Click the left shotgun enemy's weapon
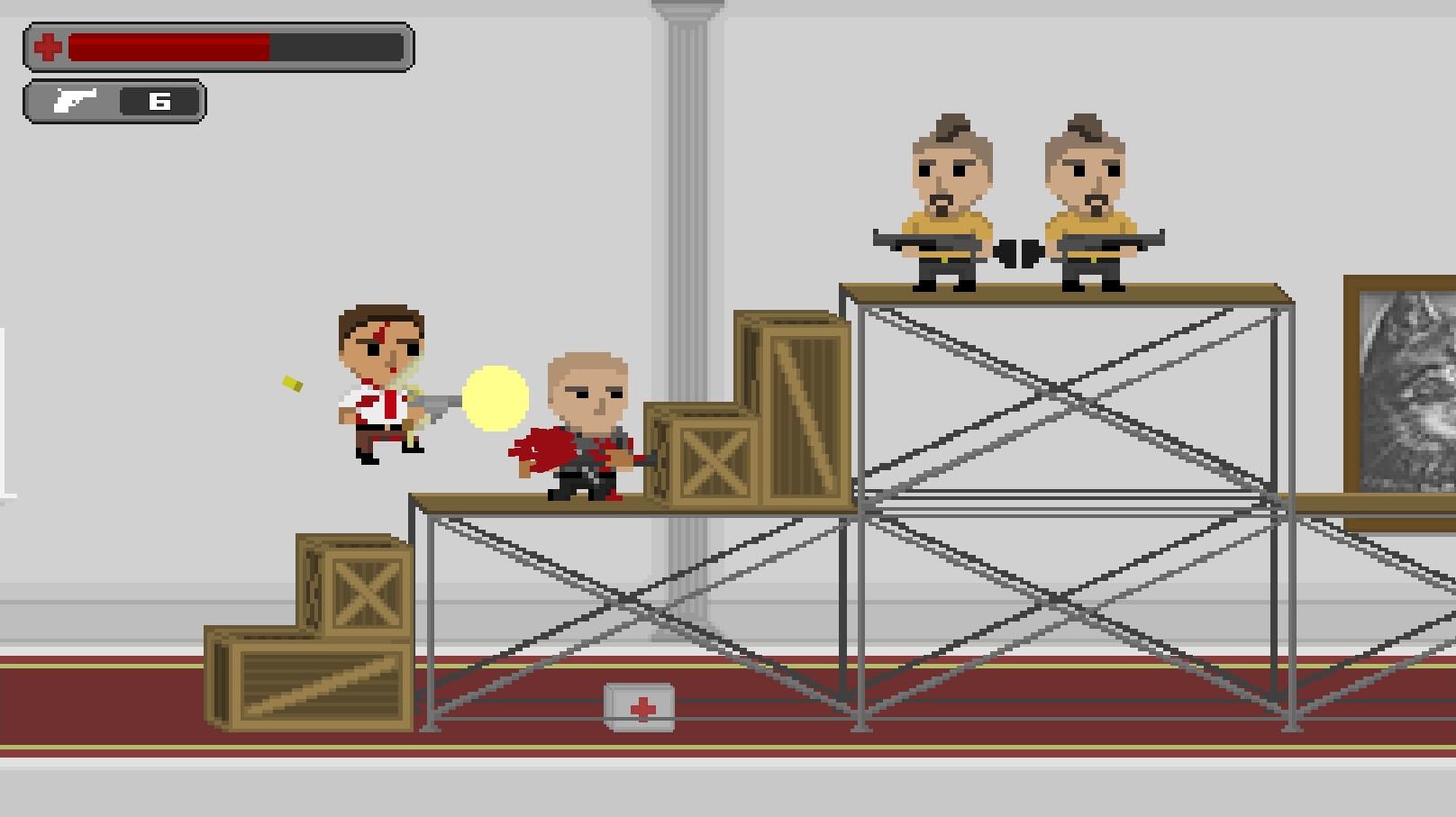 [924, 241]
